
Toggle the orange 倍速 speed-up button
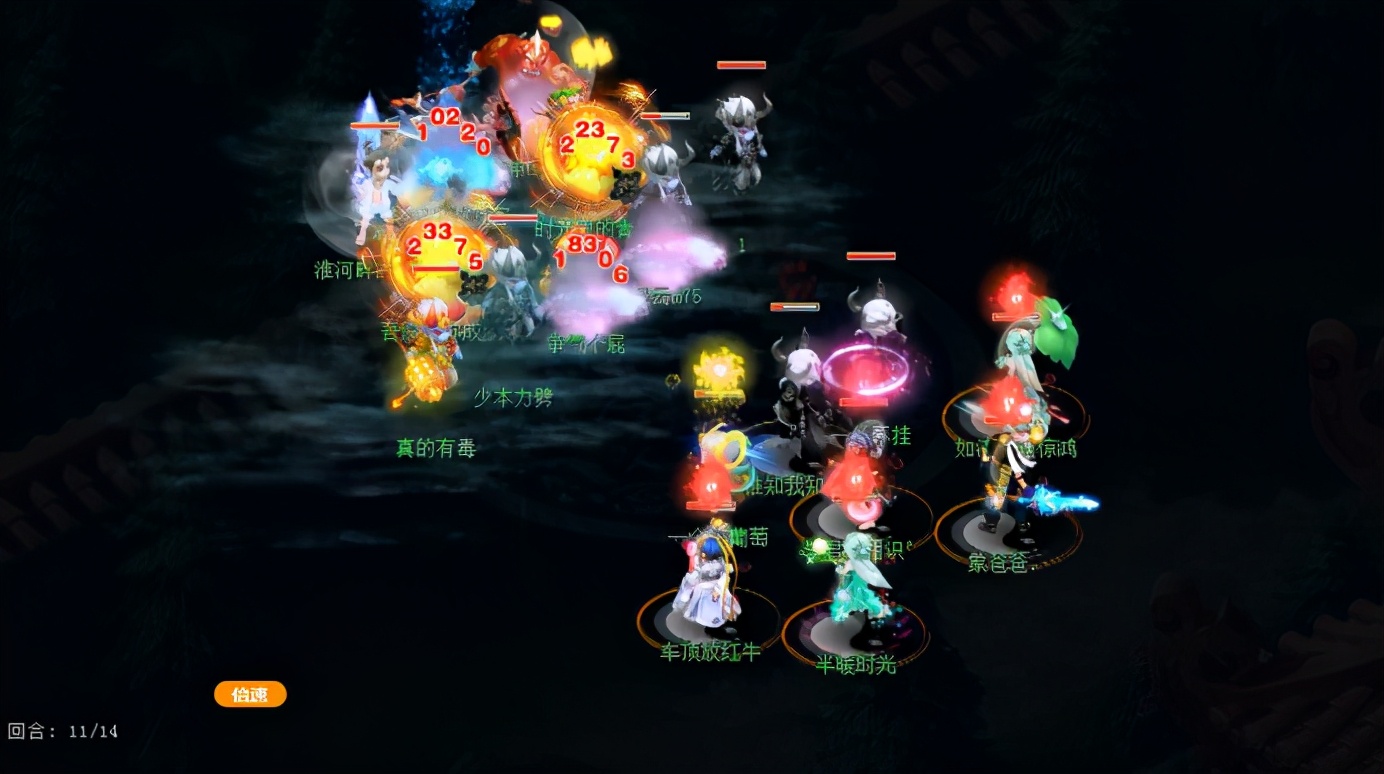pyautogui.click(x=250, y=694)
